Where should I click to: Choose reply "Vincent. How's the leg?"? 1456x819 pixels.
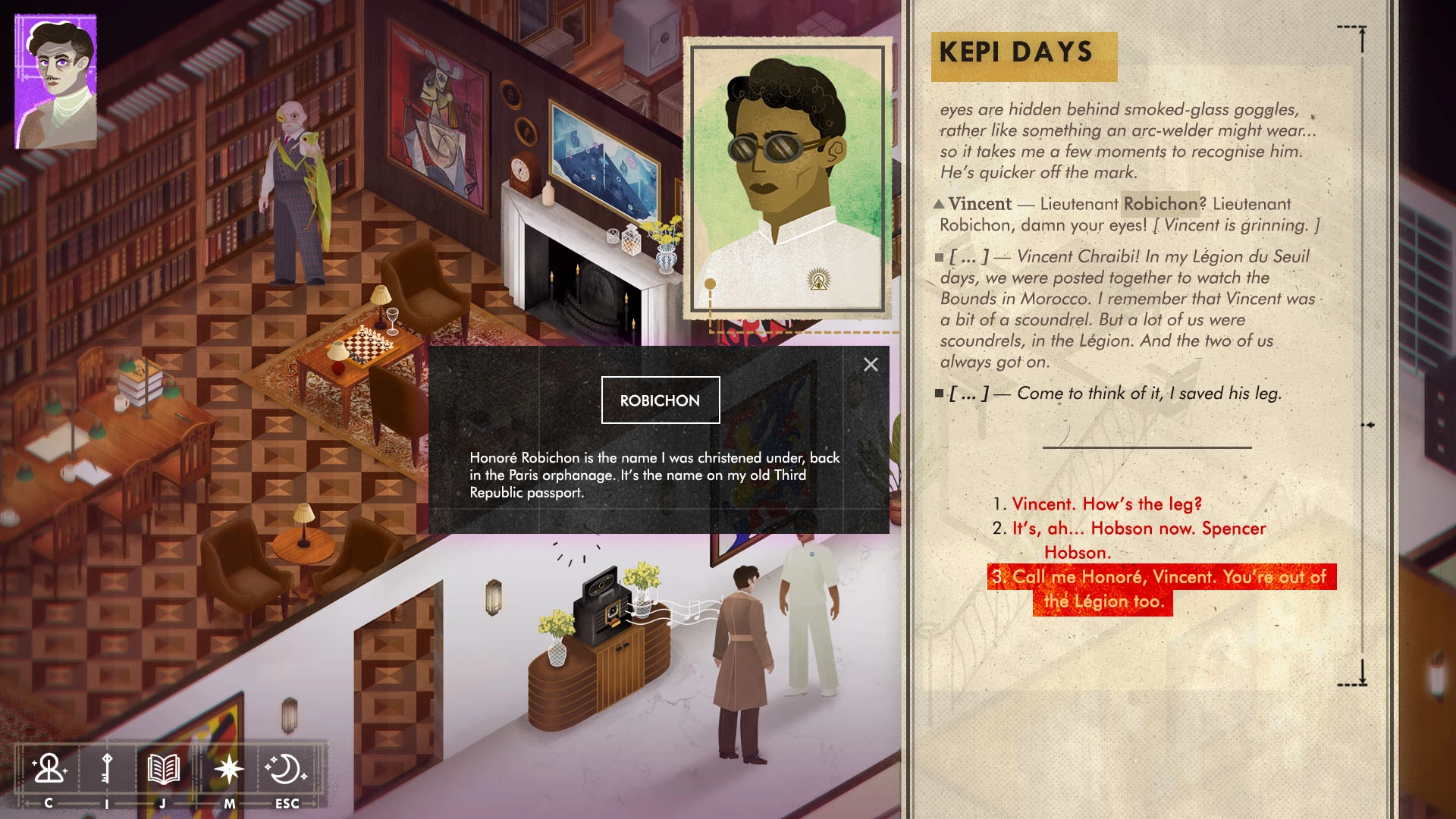(1106, 504)
